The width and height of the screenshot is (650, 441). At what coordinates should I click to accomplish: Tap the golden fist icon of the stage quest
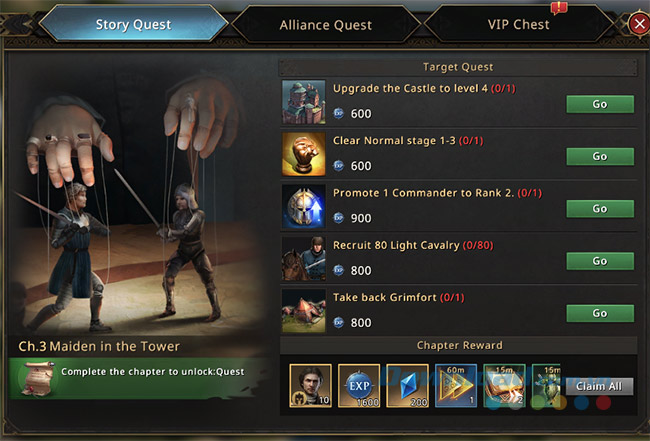303,155
